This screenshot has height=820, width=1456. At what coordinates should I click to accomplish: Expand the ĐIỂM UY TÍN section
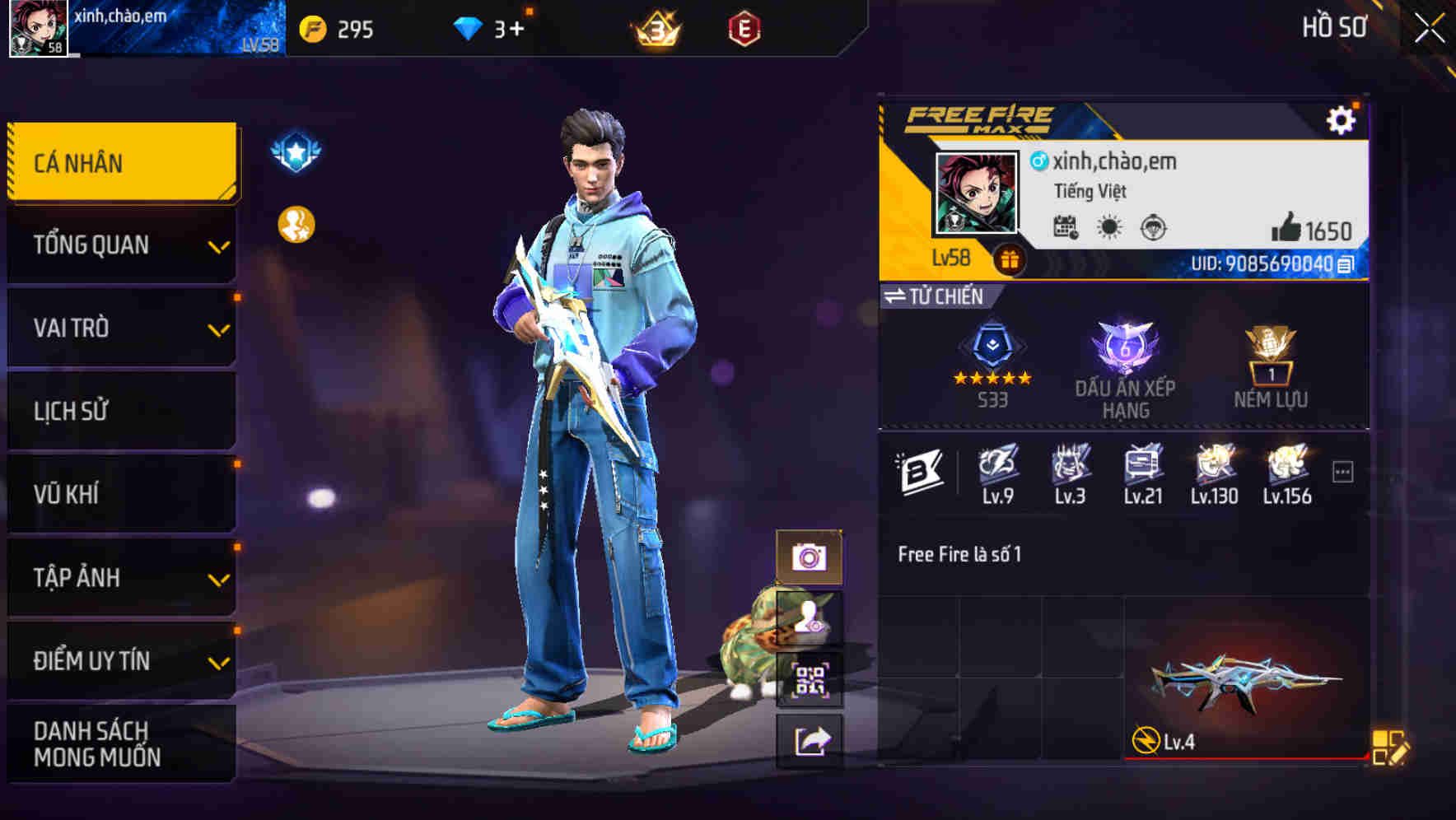tap(120, 660)
